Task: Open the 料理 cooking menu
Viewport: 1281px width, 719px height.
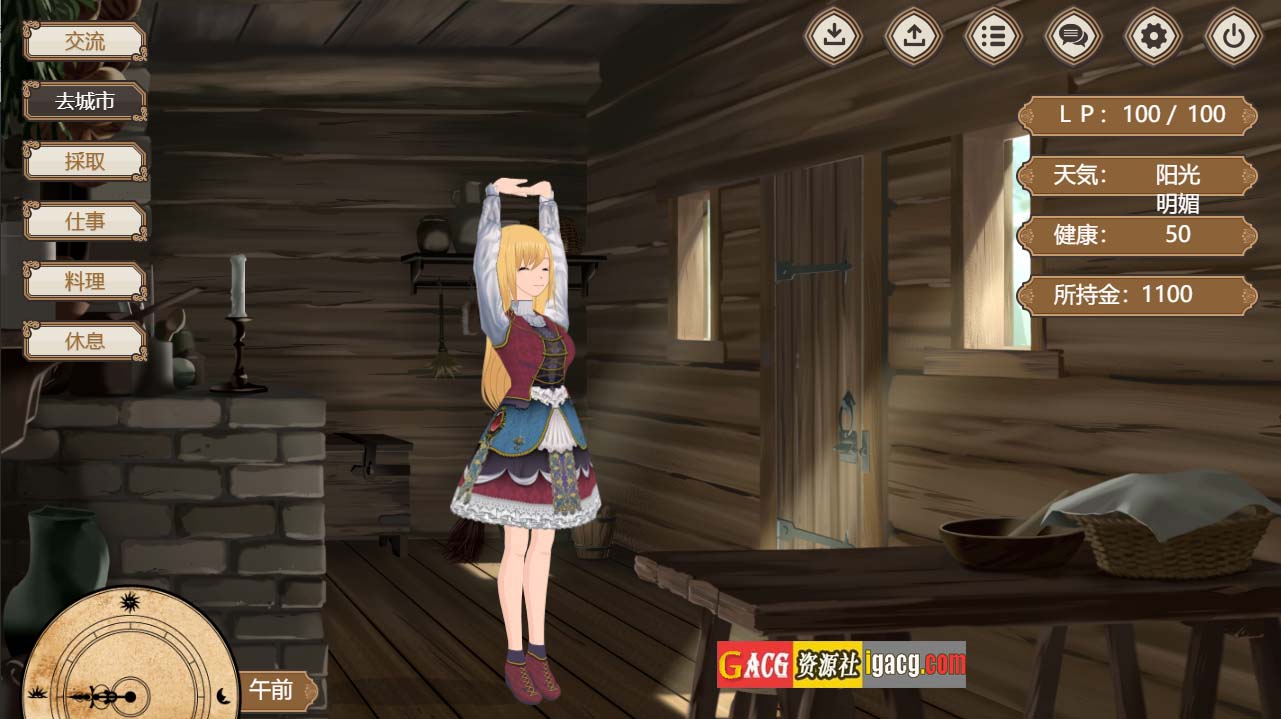Action: click(x=85, y=282)
